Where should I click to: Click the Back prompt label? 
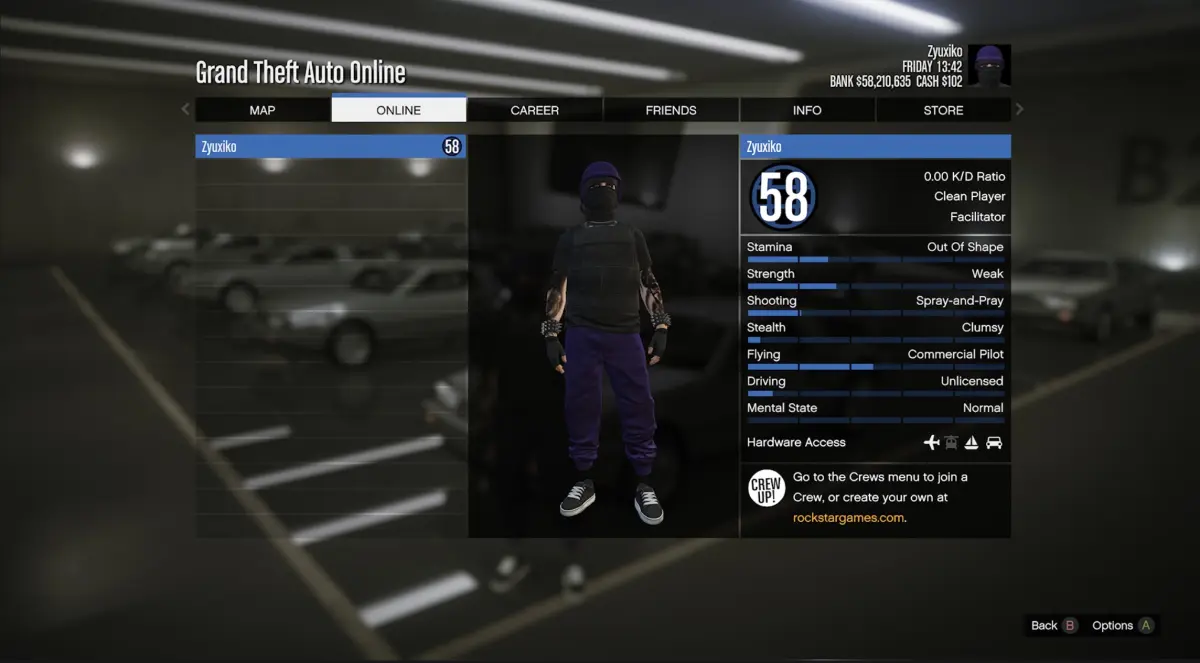[x=1044, y=626]
